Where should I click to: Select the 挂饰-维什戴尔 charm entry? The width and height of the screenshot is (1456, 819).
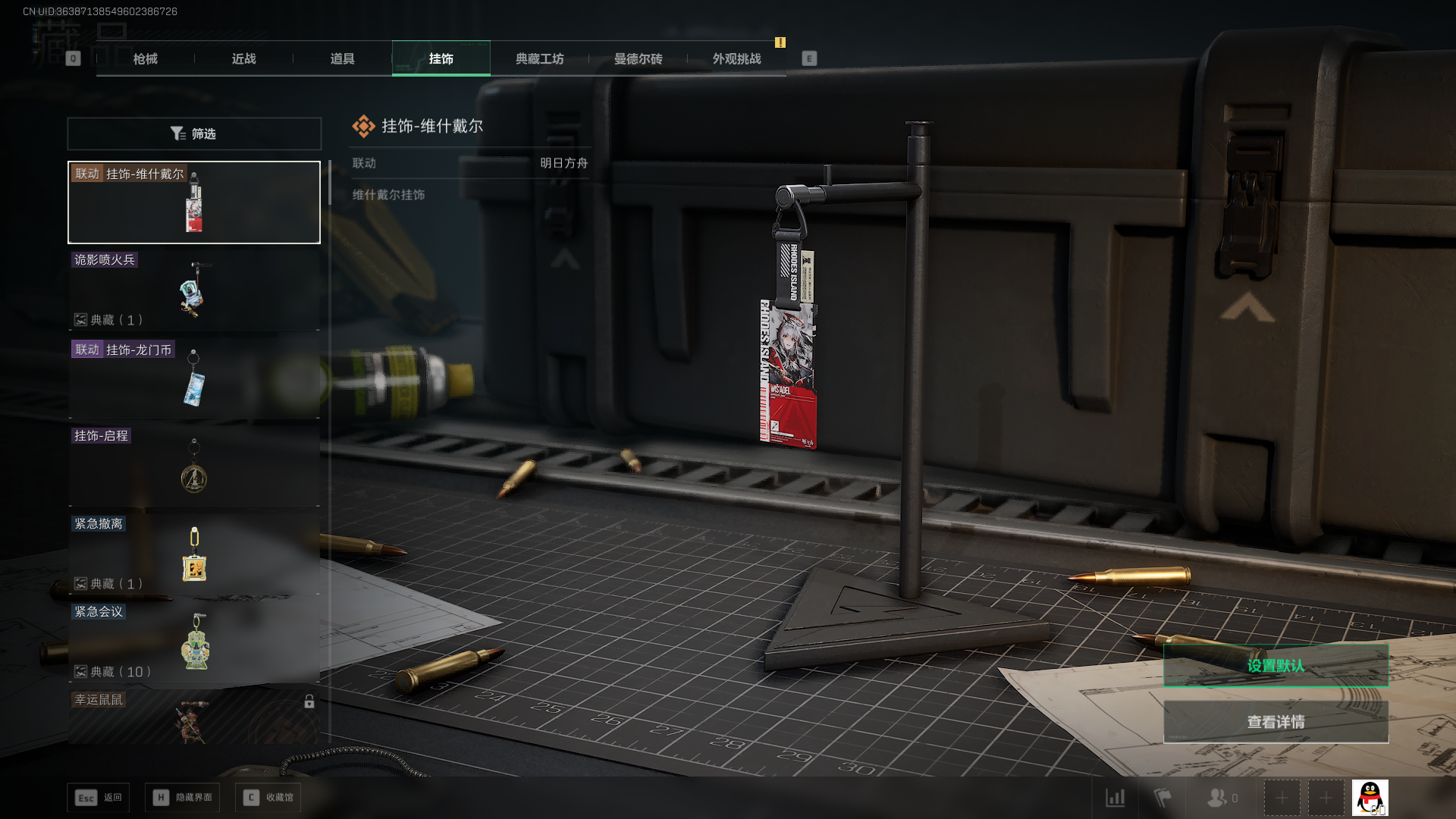click(x=194, y=202)
